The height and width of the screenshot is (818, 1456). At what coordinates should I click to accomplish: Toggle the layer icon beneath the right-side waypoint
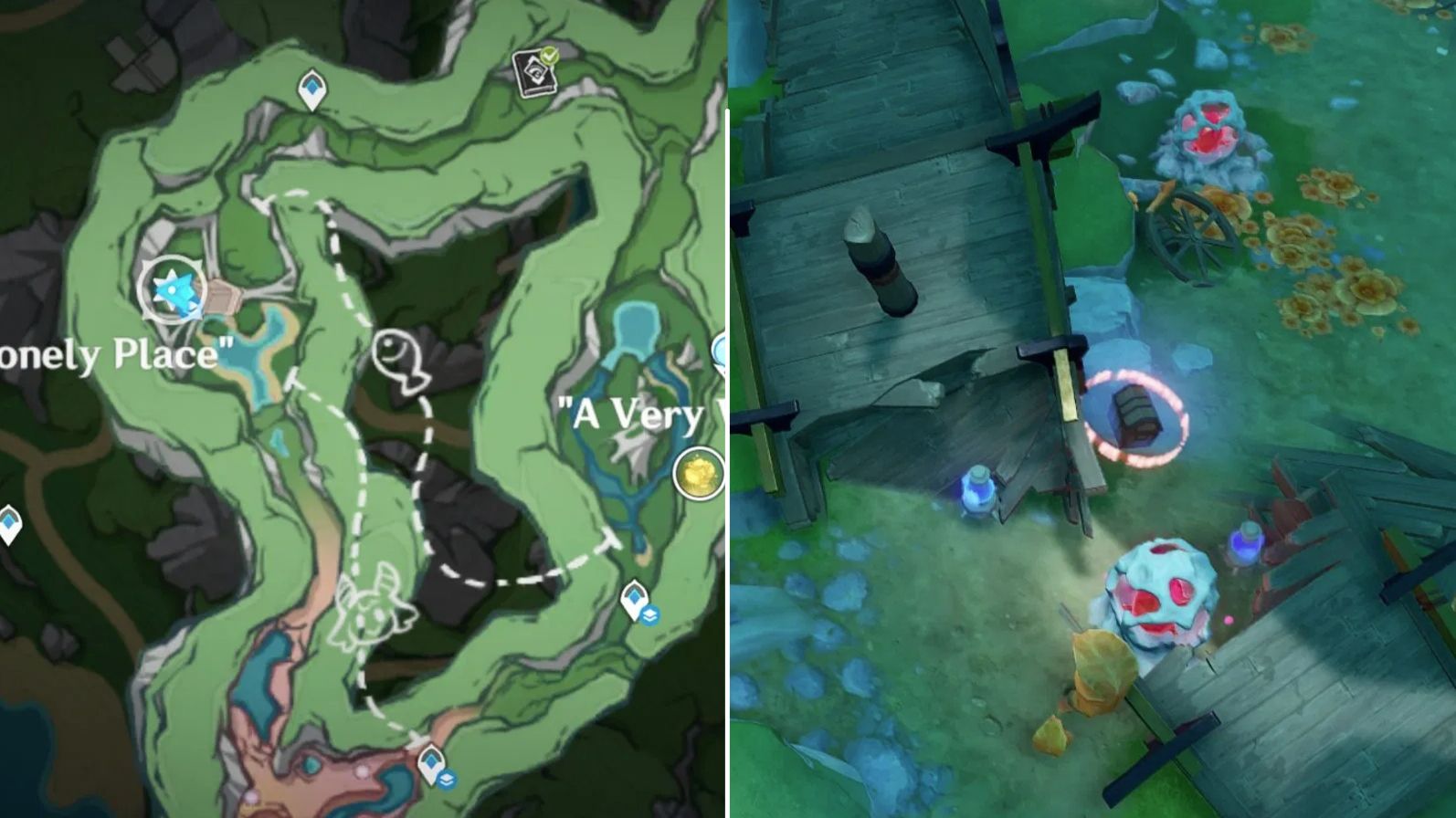[x=650, y=613]
